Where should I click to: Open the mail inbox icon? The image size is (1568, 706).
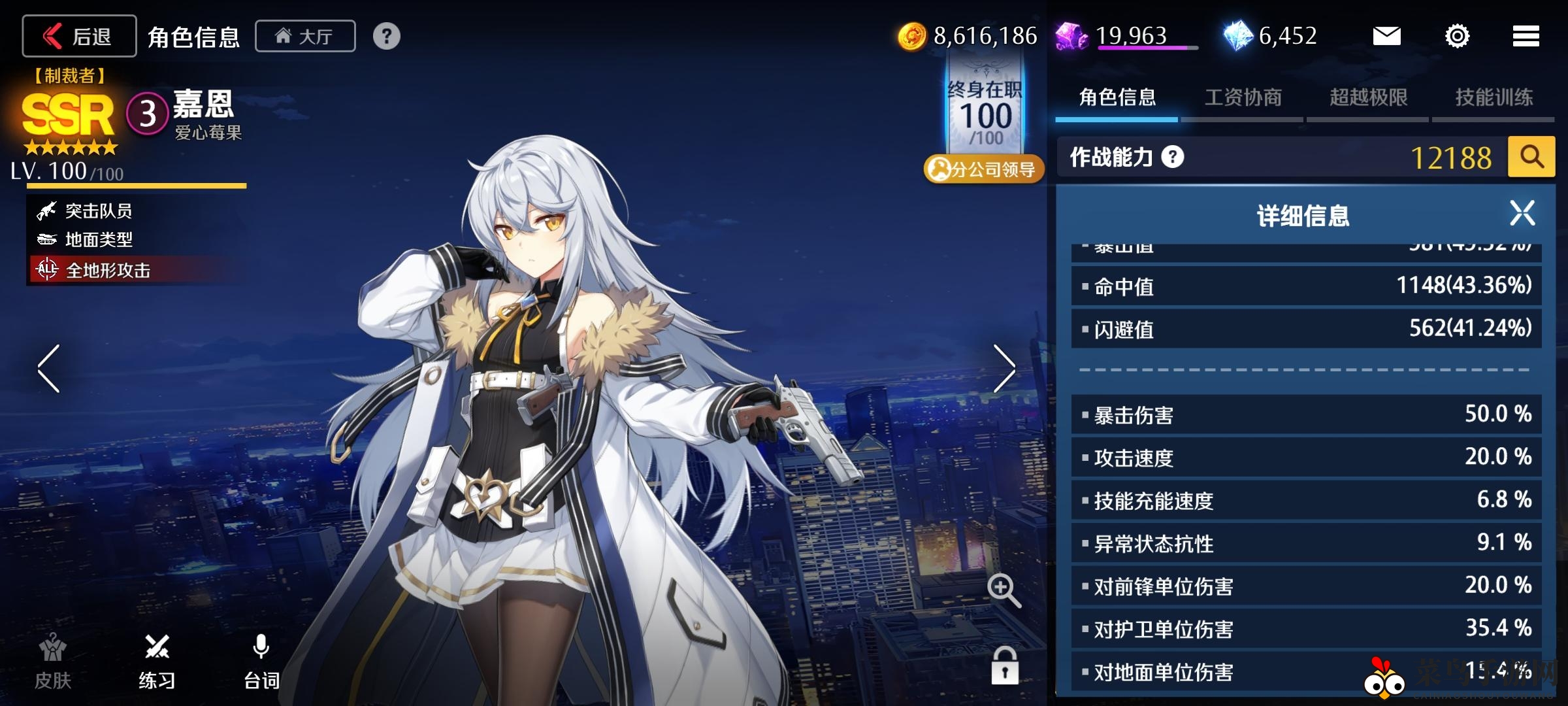click(1388, 36)
